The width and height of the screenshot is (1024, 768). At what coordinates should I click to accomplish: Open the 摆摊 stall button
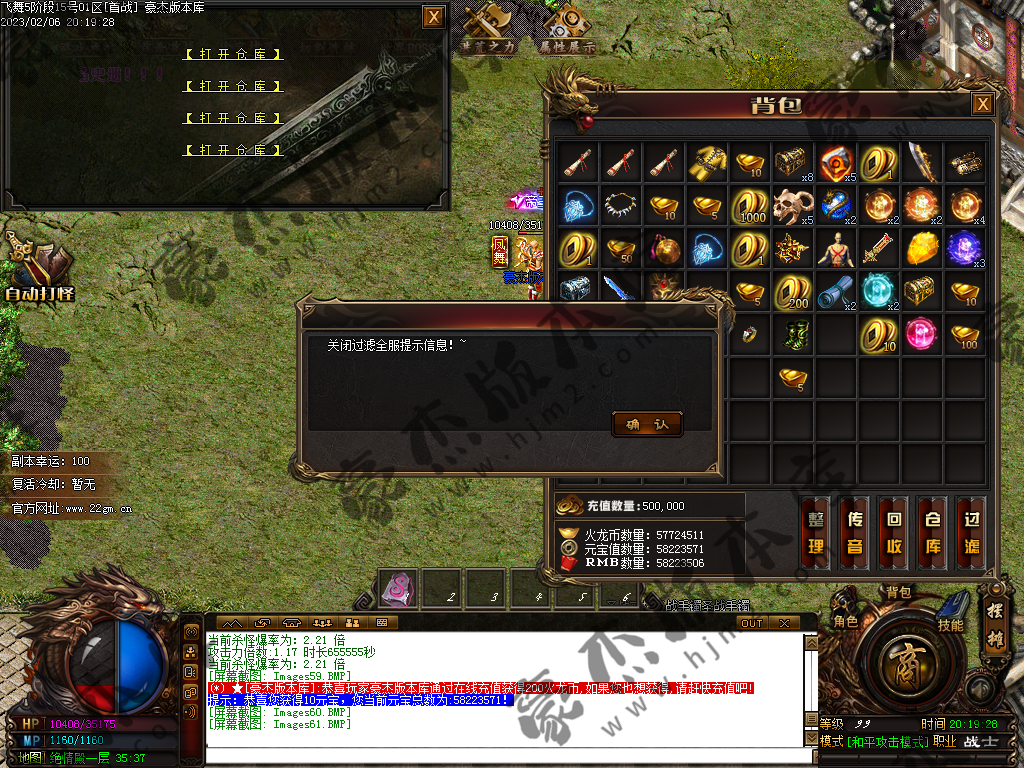994,629
